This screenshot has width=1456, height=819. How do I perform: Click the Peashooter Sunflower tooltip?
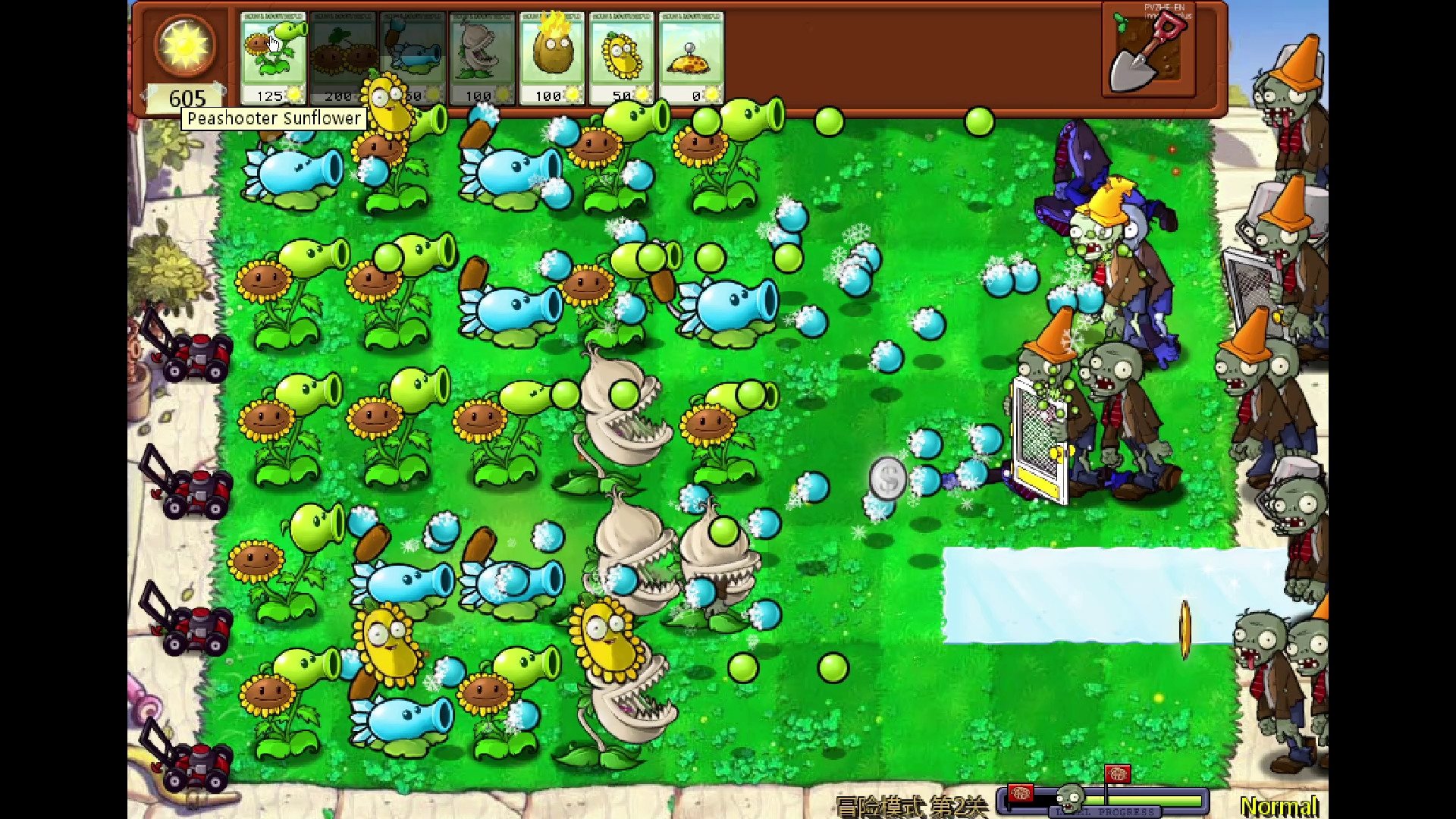pyautogui.click(x=275, y=118)
